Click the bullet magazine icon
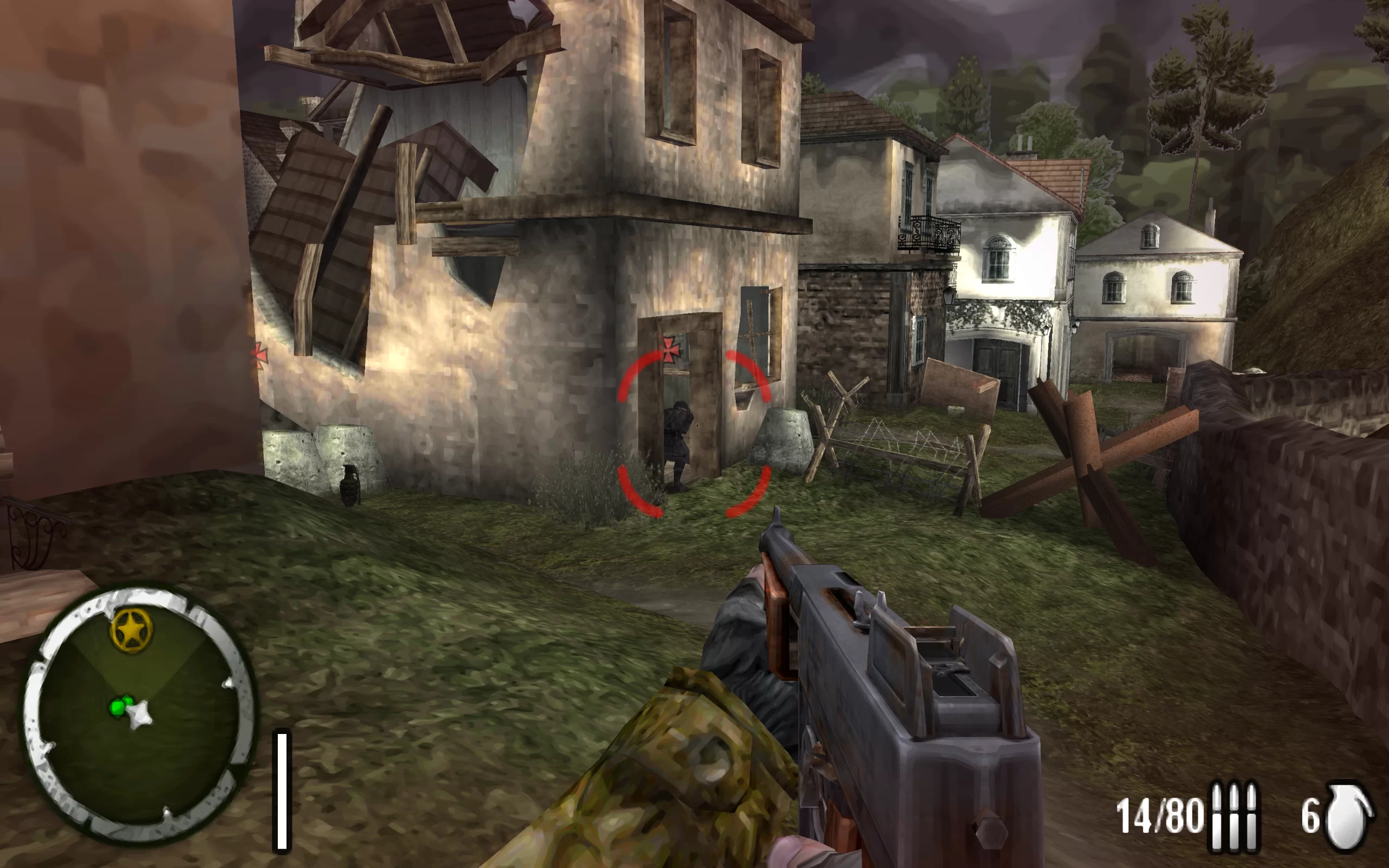 click(x=1233, y=815)
